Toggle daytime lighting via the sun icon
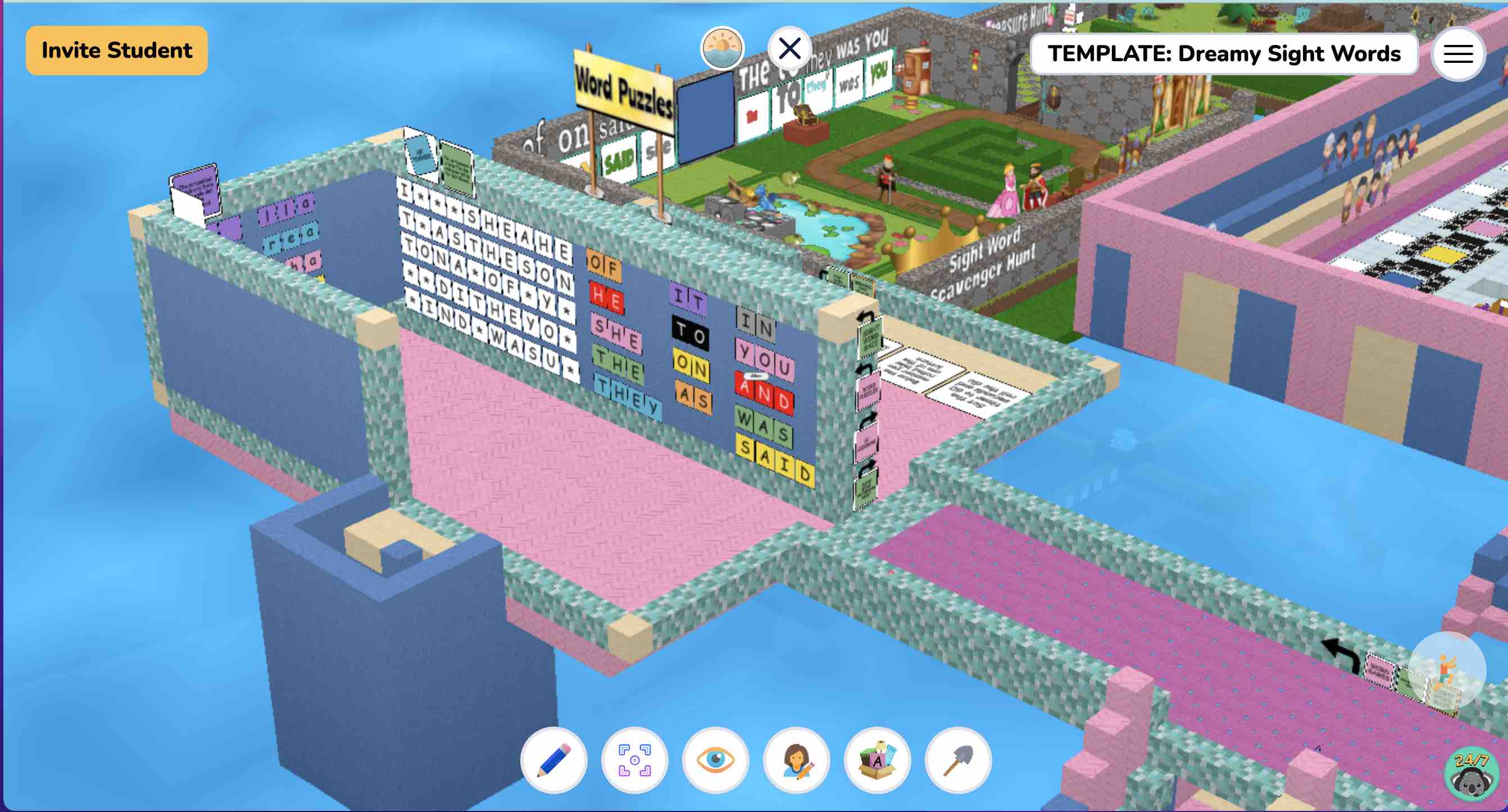The height and width of the screenshot is (812, 1508). (723, 47)
